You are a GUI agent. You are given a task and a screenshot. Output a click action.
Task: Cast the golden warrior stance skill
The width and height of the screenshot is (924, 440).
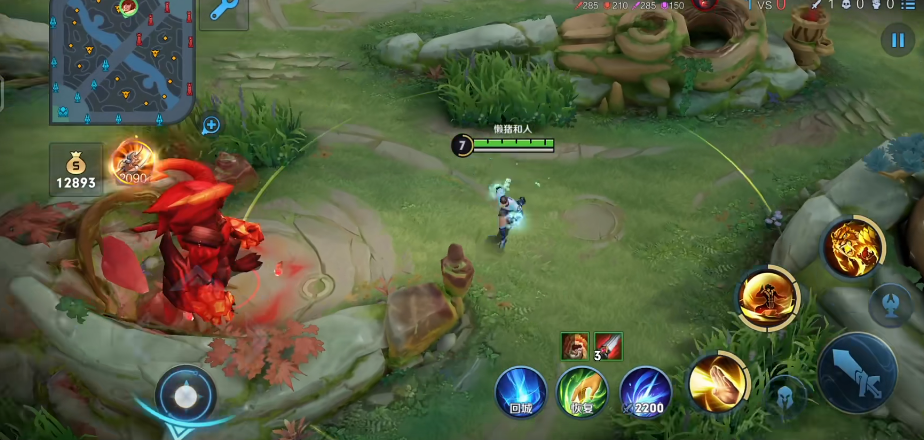point(768,298)
